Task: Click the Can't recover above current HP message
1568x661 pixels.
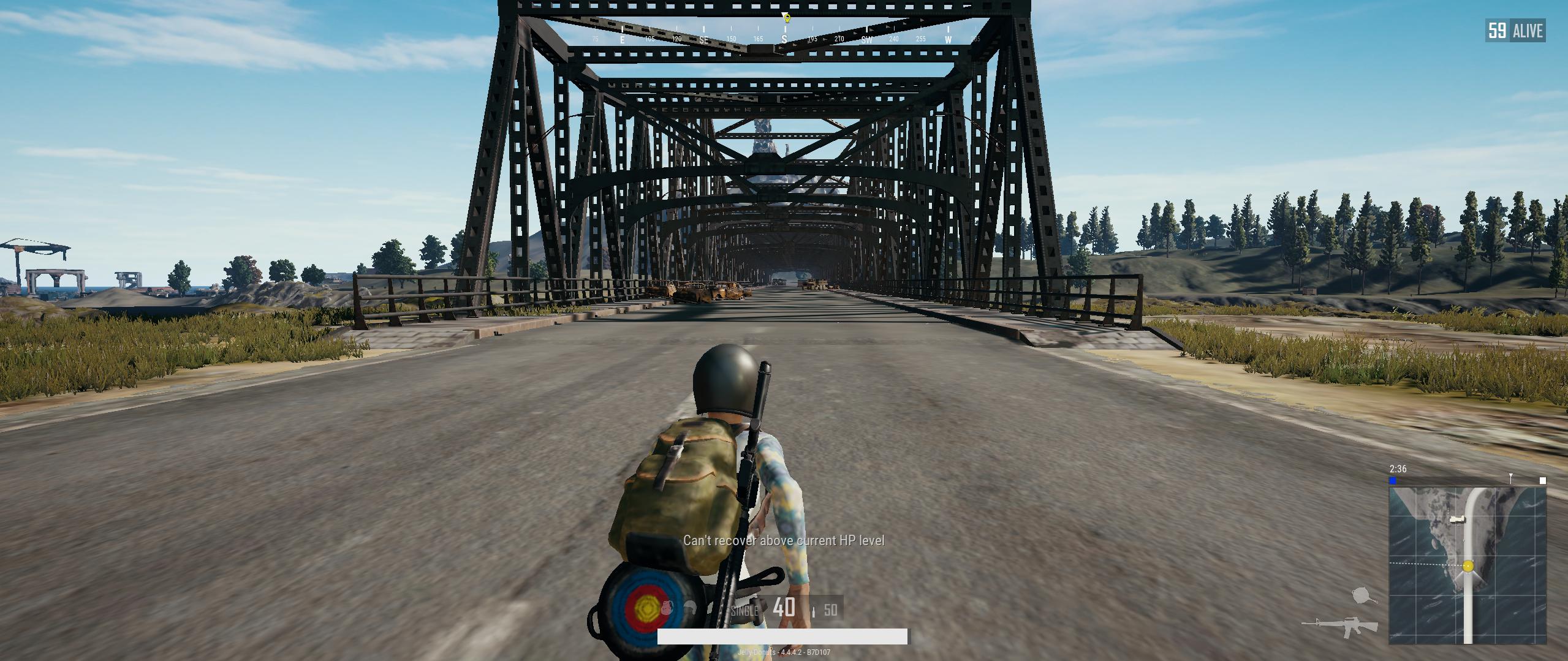Action: coord(784,542)
